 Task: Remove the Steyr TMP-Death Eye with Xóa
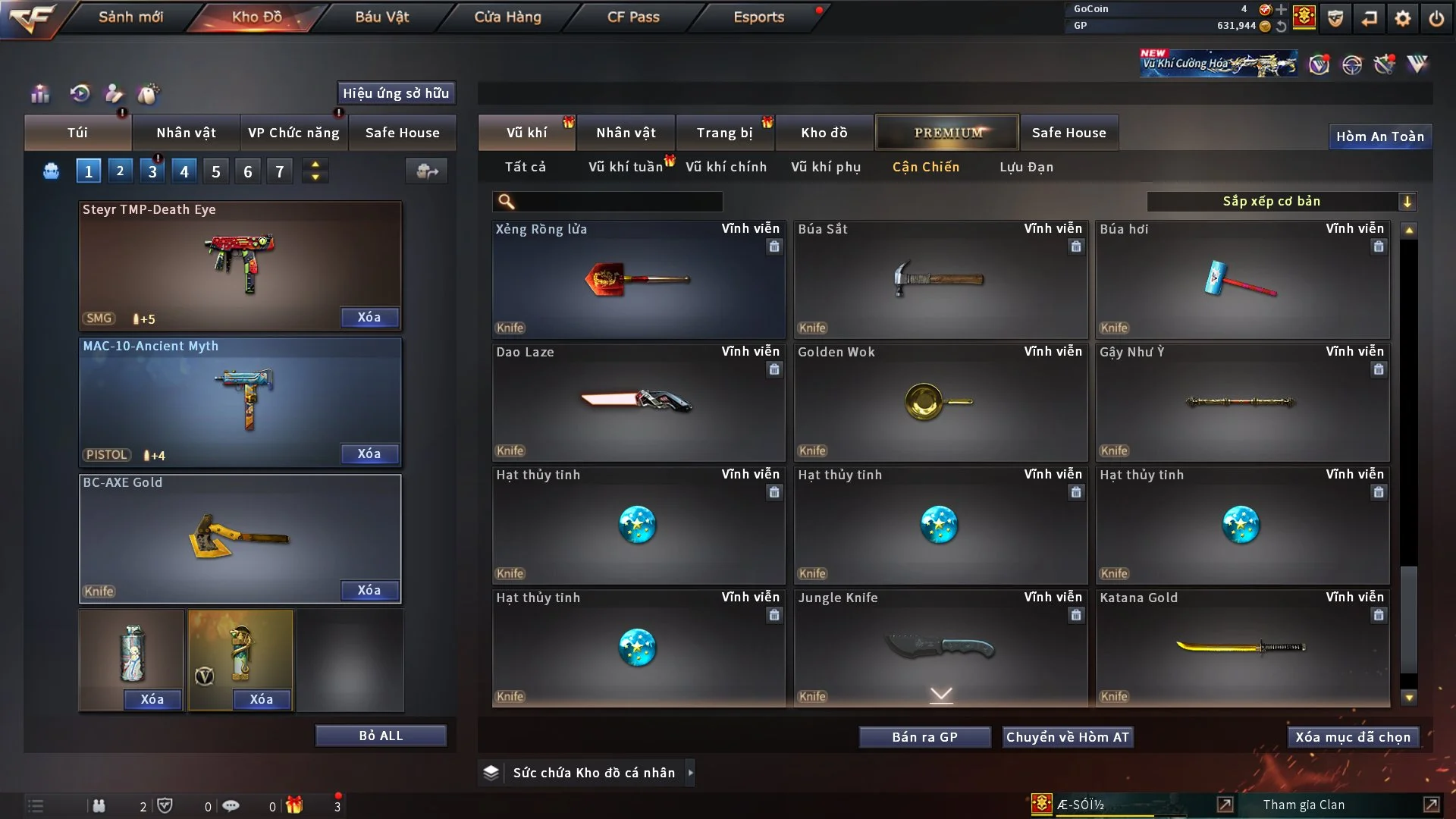point(369,317)
